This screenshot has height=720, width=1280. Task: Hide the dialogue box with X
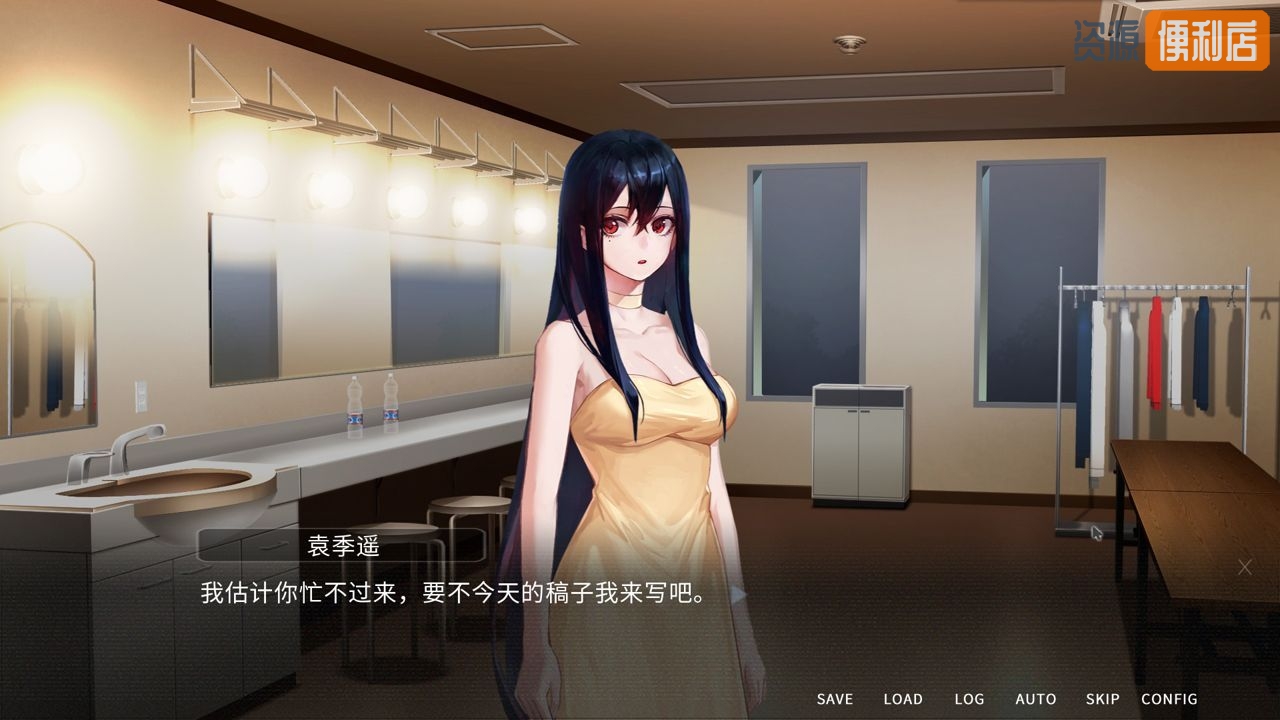[1244, 567]
